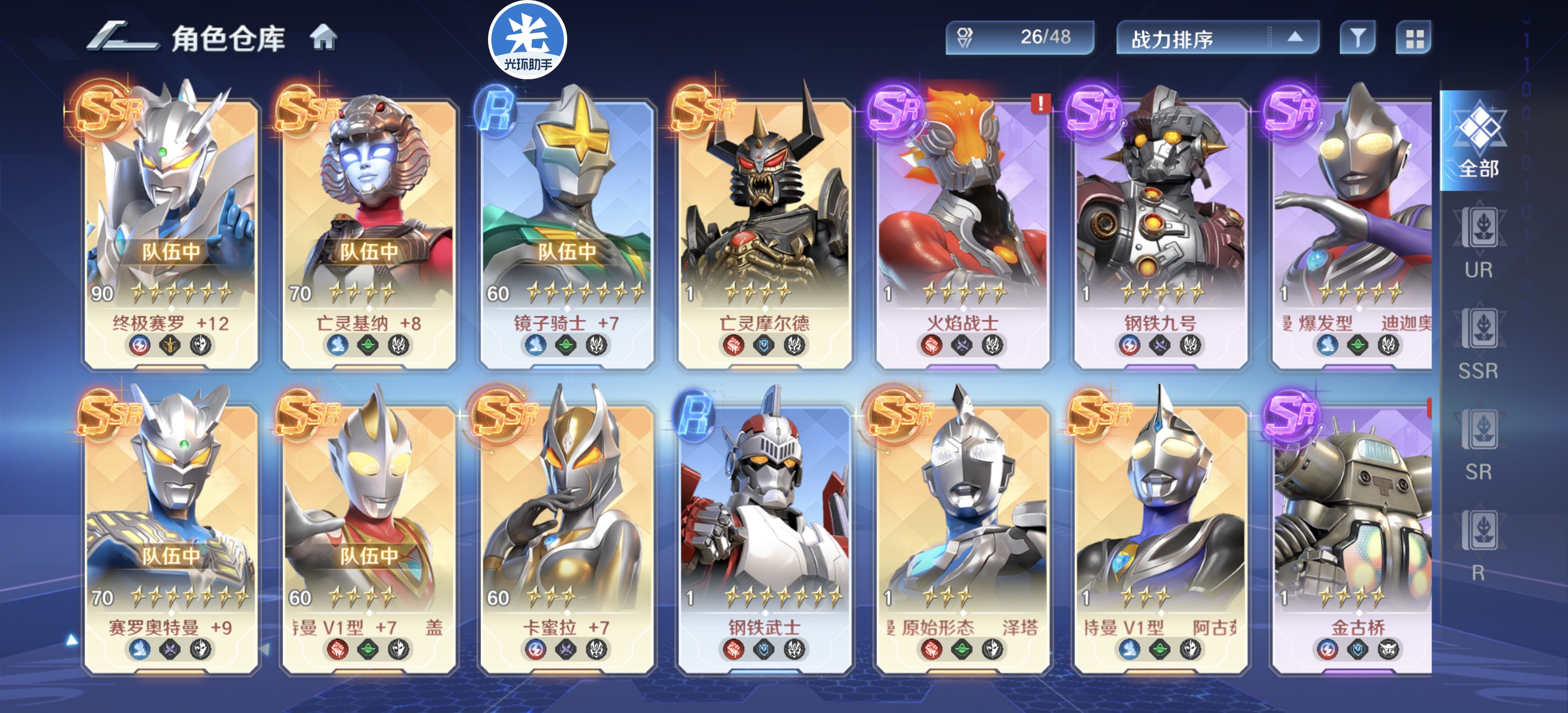Open the funnel filter button
The width and height of the screenshot is (1568, 713).
pyautogui.click(x=1357, y=38)
